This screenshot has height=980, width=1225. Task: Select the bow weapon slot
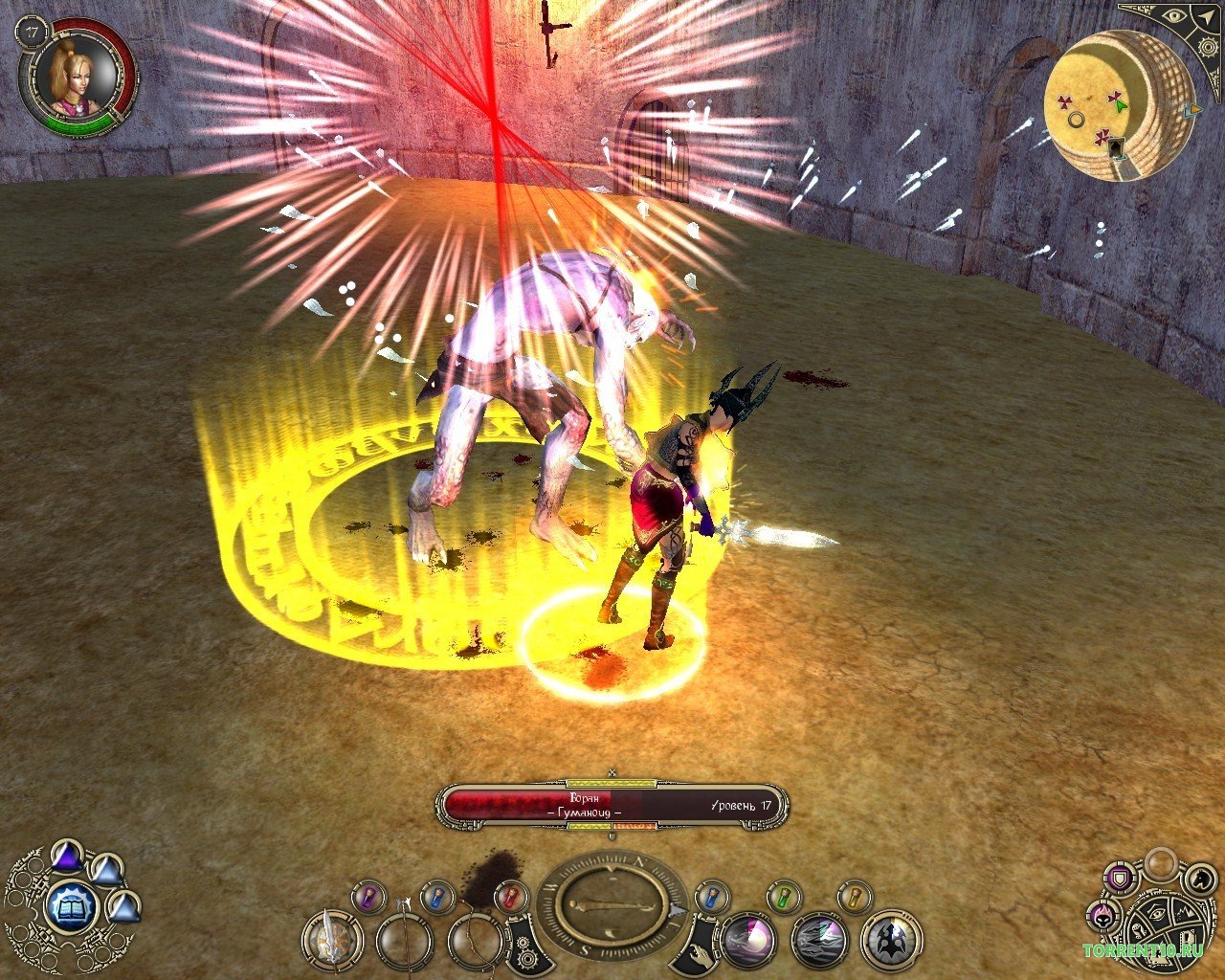476,940
